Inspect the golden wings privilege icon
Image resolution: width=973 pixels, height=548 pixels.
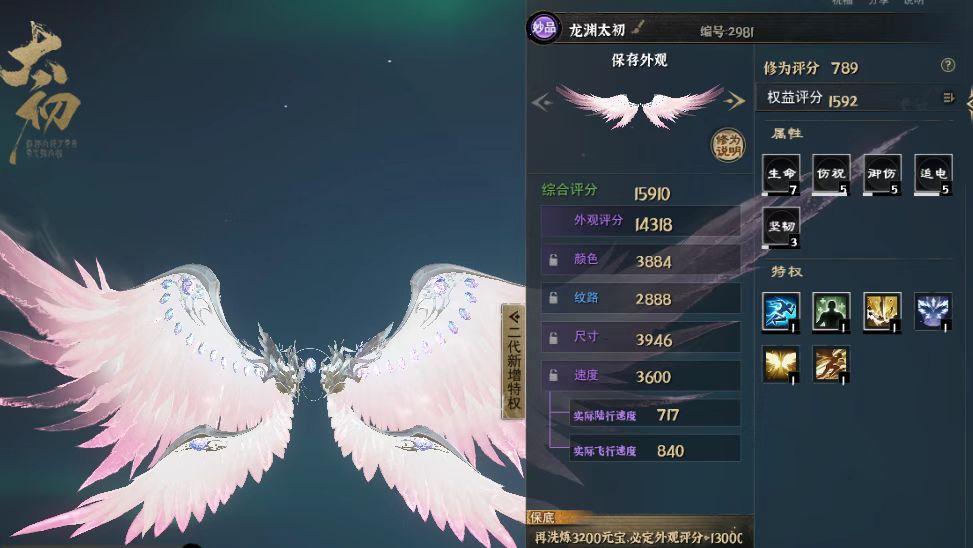(x=781, y=364)
